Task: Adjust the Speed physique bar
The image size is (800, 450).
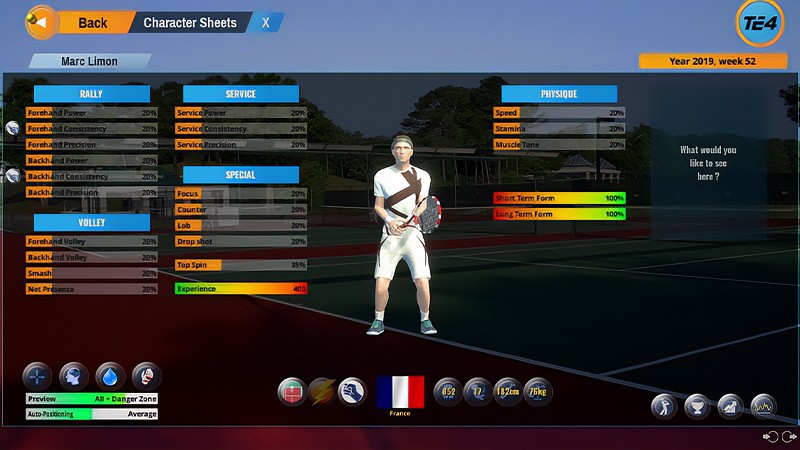Action: [x=559, y=113]
